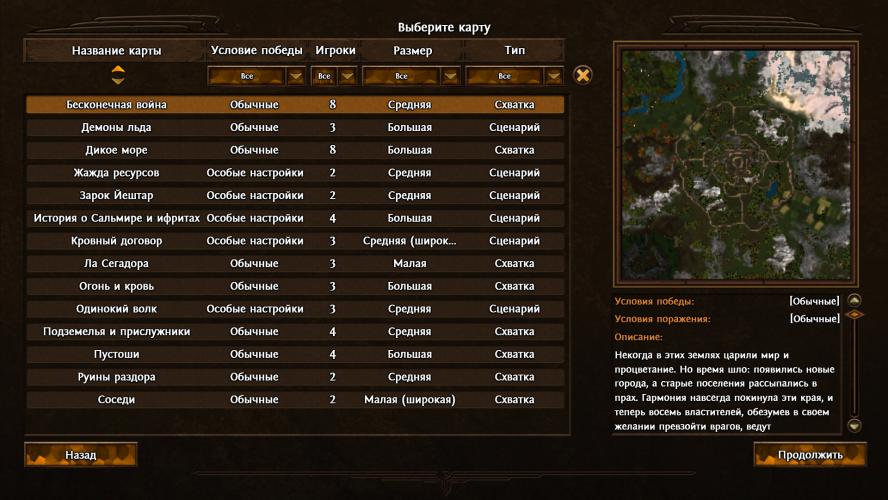Screen dimensions: 888x500
Task: Reset filters with the orange X button
Action: pos(583,75)
